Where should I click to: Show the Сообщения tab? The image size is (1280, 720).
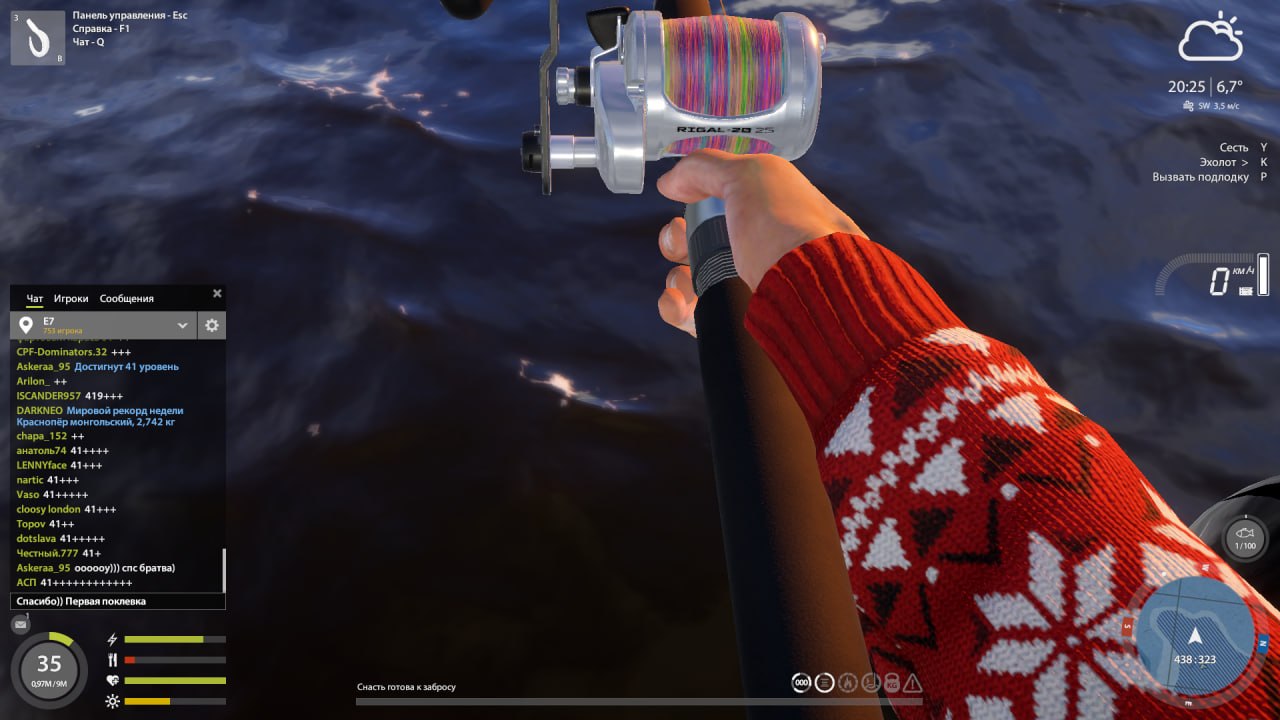tap(127, 298)
